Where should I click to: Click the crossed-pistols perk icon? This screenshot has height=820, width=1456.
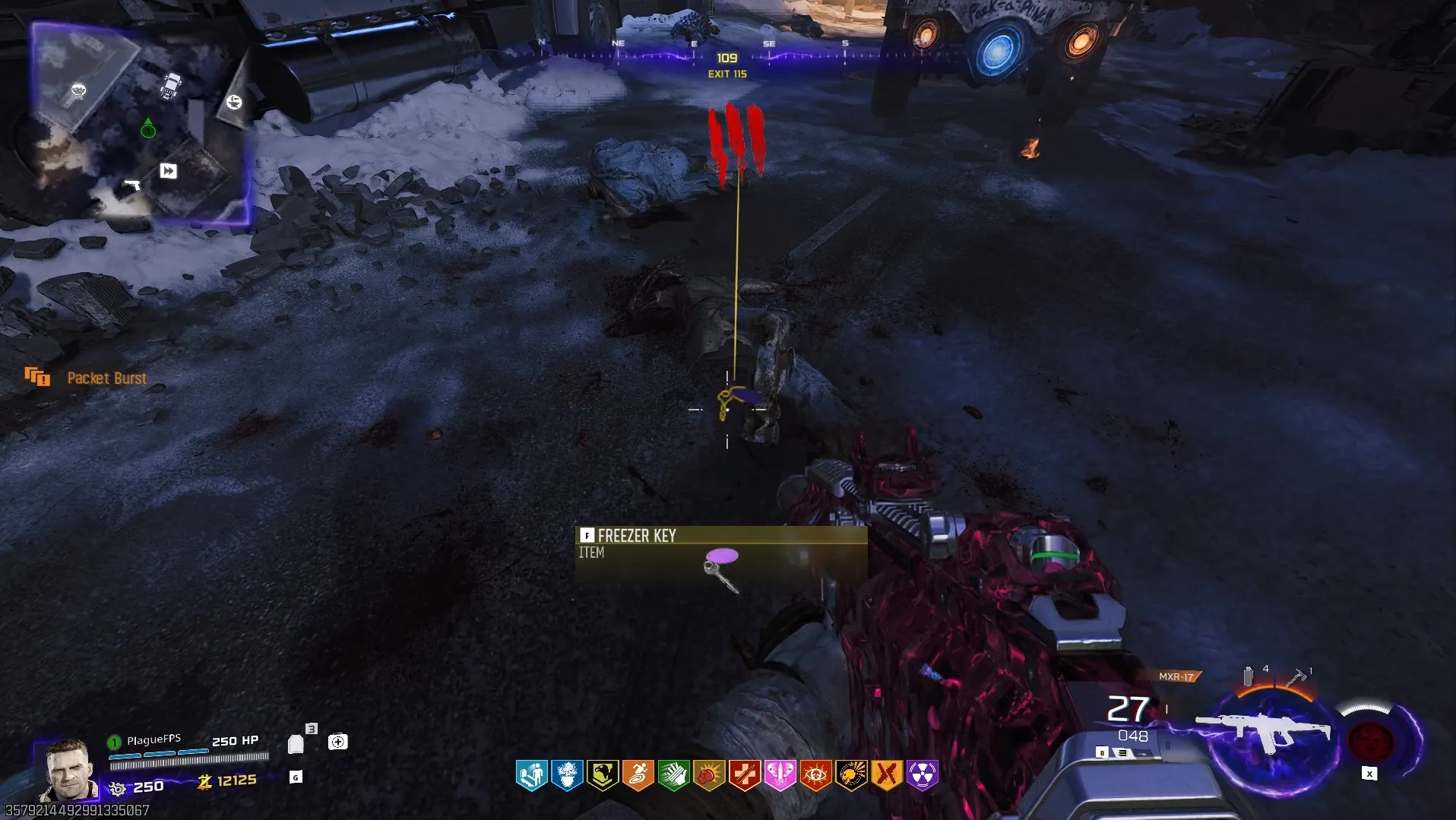(886, 775)
